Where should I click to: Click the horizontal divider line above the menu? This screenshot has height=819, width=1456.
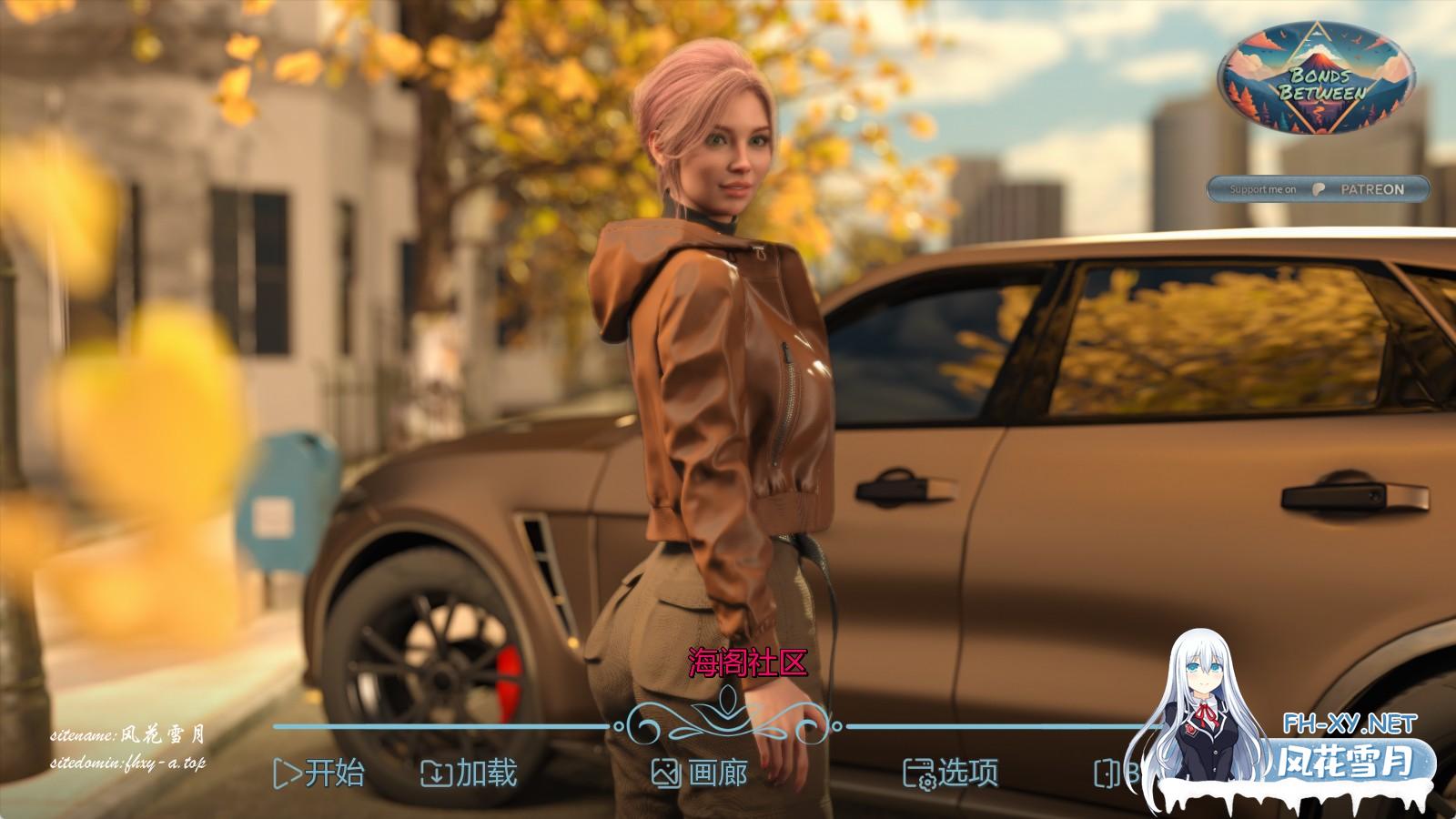[x=409, y=727]
